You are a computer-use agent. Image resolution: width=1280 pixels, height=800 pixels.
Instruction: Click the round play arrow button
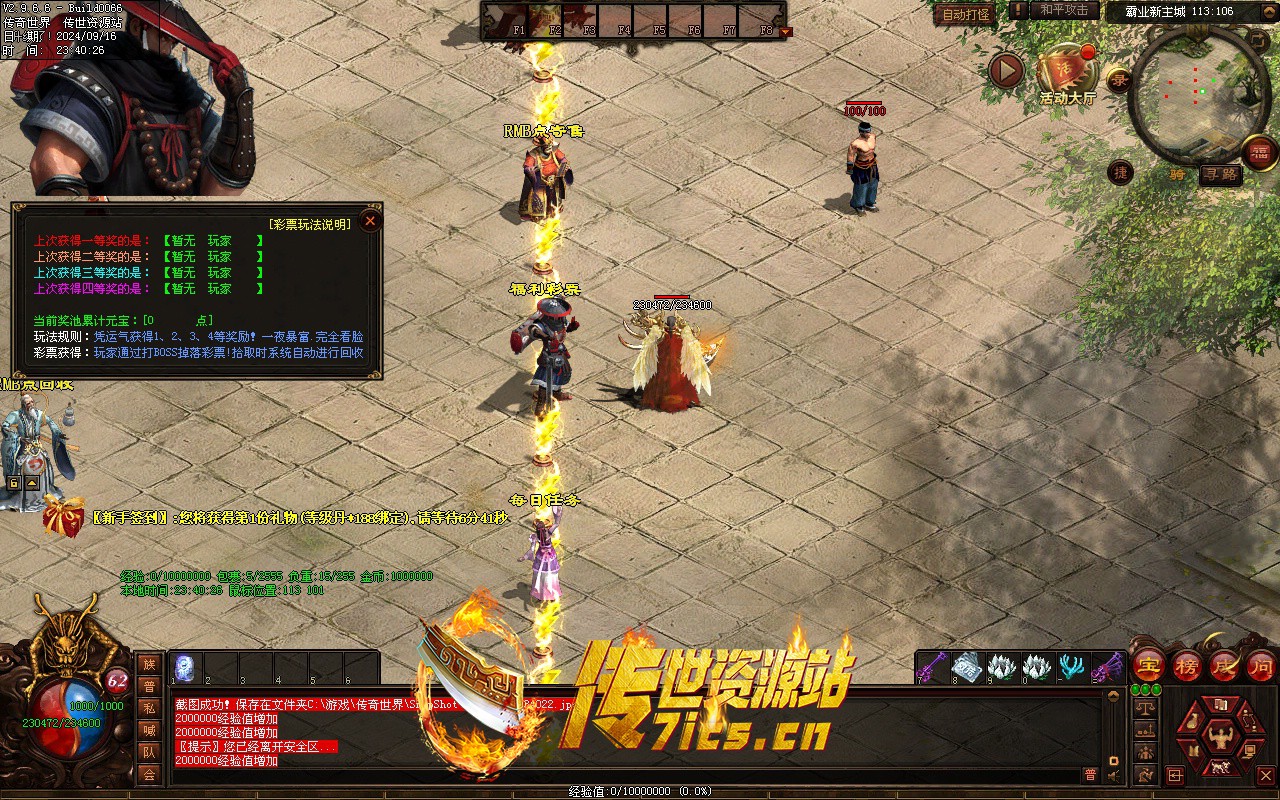tap(1006, 70)
